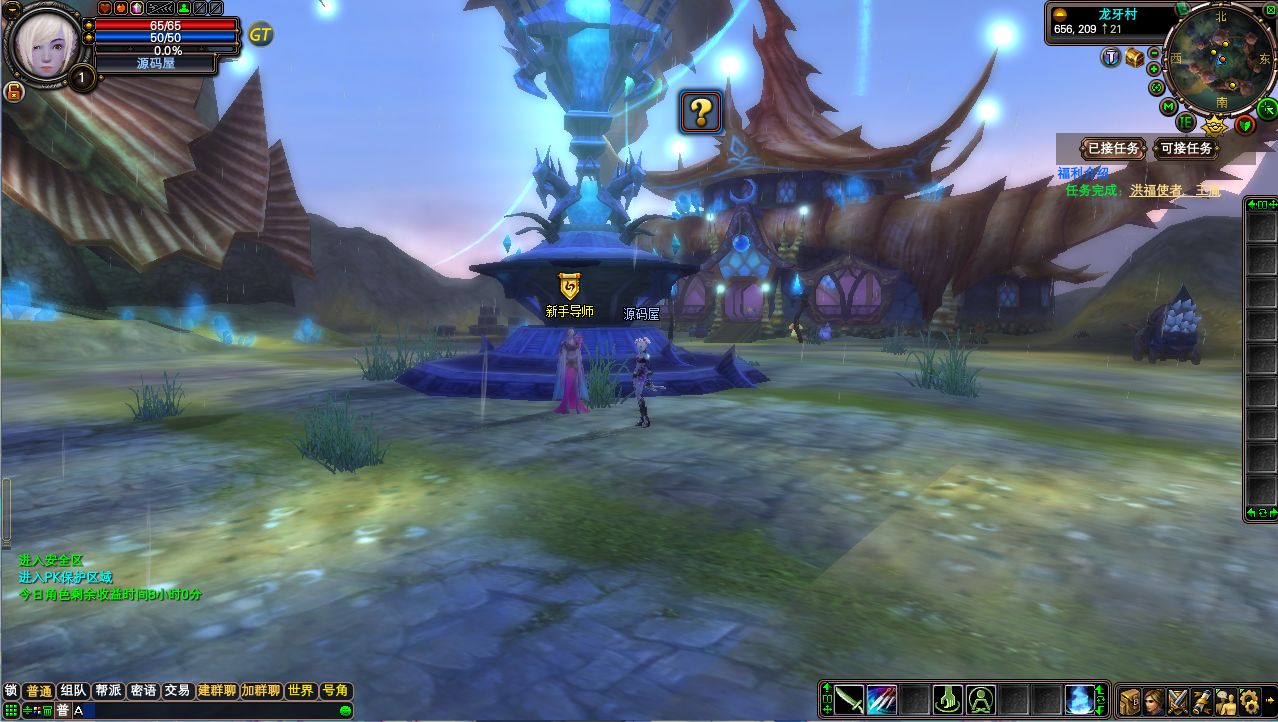Open the golden treasure chest icon

1134,57
